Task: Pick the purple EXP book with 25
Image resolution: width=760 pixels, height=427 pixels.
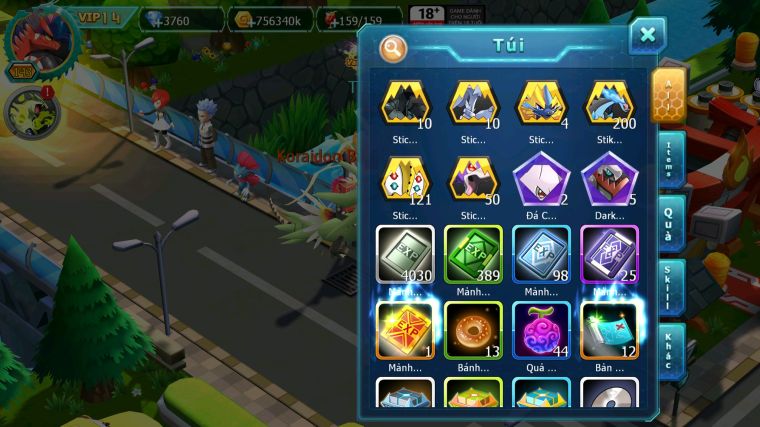Action: click(609, 254)
